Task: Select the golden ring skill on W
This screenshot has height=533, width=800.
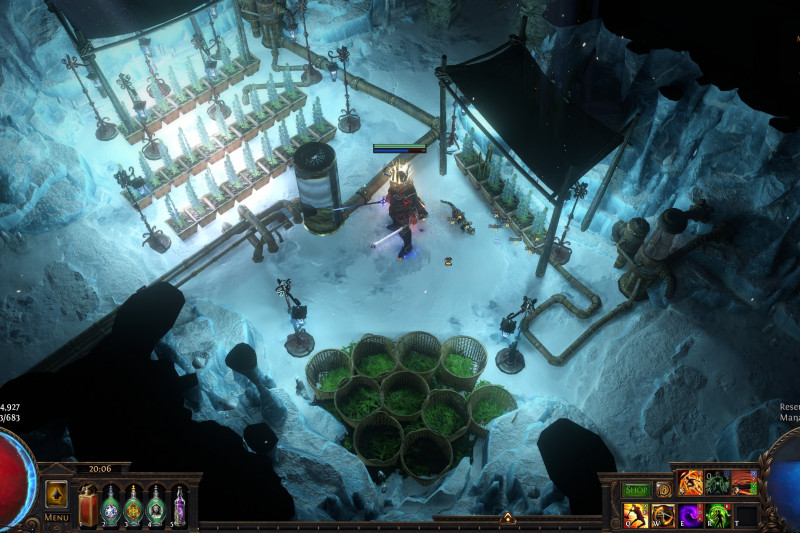Action: pos(663,515)
